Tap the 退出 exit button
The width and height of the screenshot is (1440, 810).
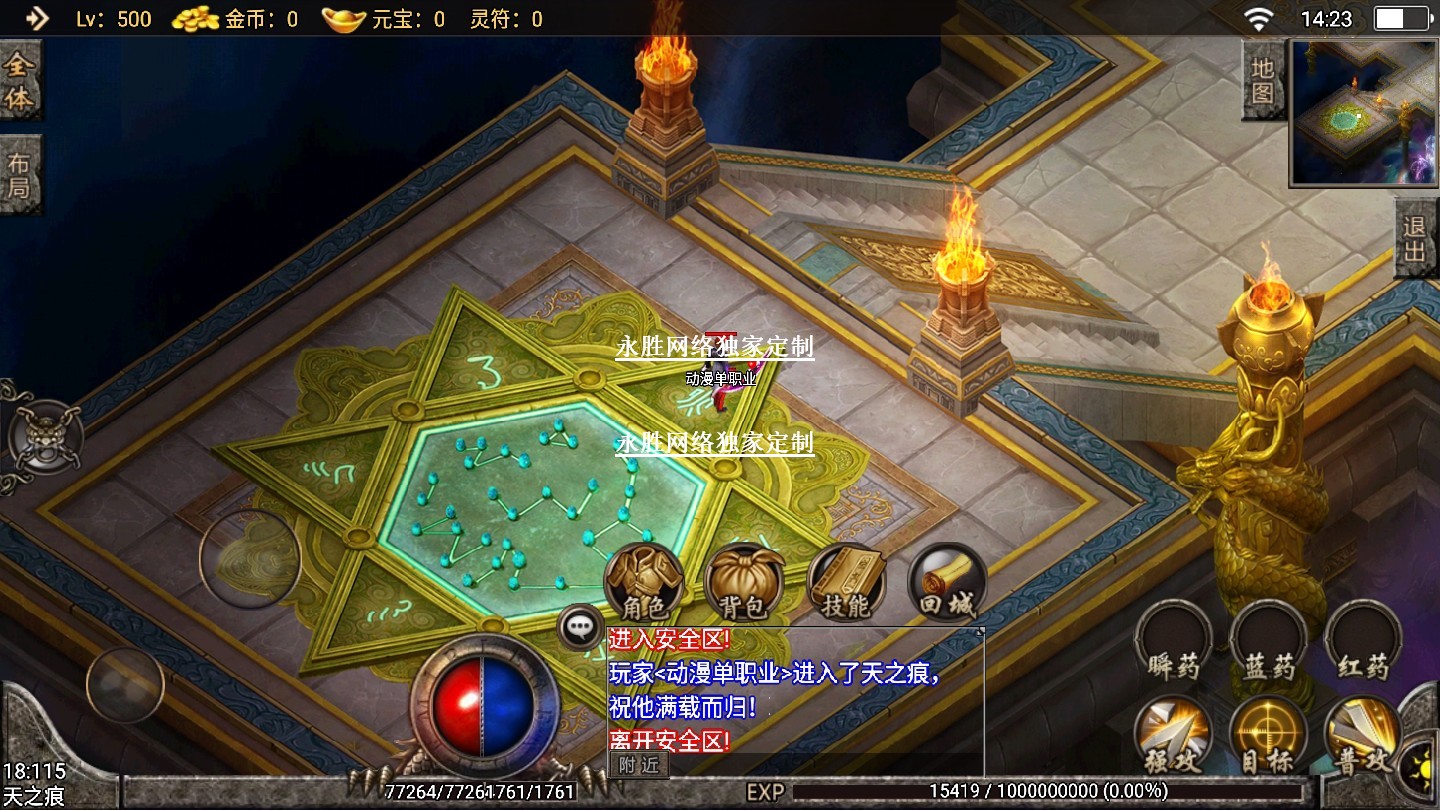(x=1415, y=239)
